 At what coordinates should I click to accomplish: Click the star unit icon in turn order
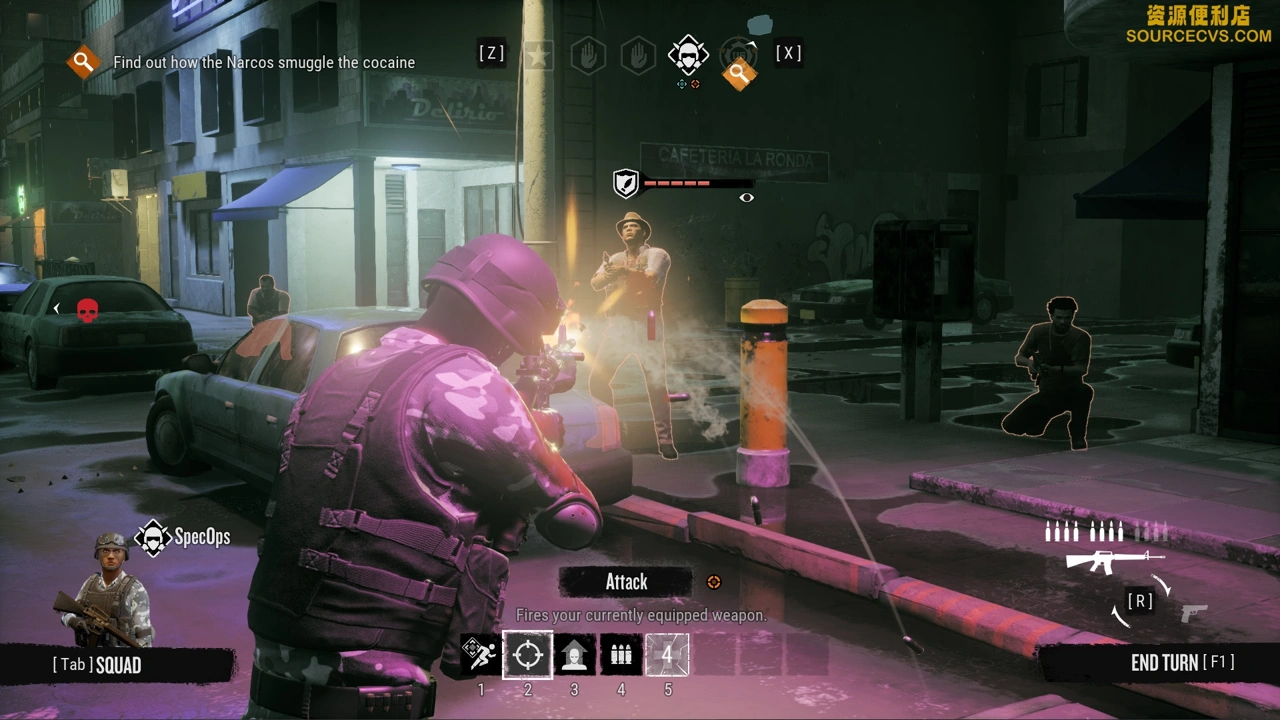[x=539, y=54]
